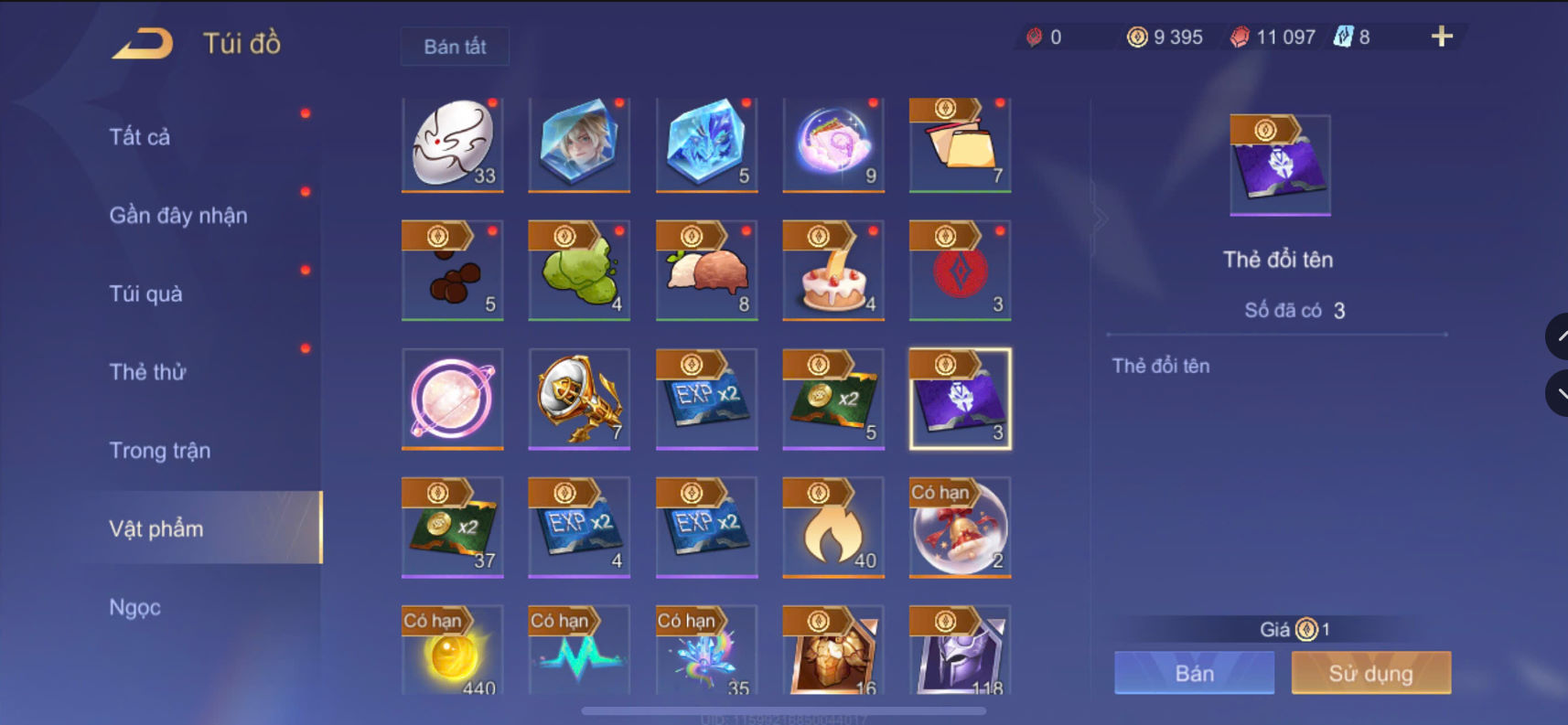
Task: Click the plus button to add currency
Action: tap(1441, 37)
